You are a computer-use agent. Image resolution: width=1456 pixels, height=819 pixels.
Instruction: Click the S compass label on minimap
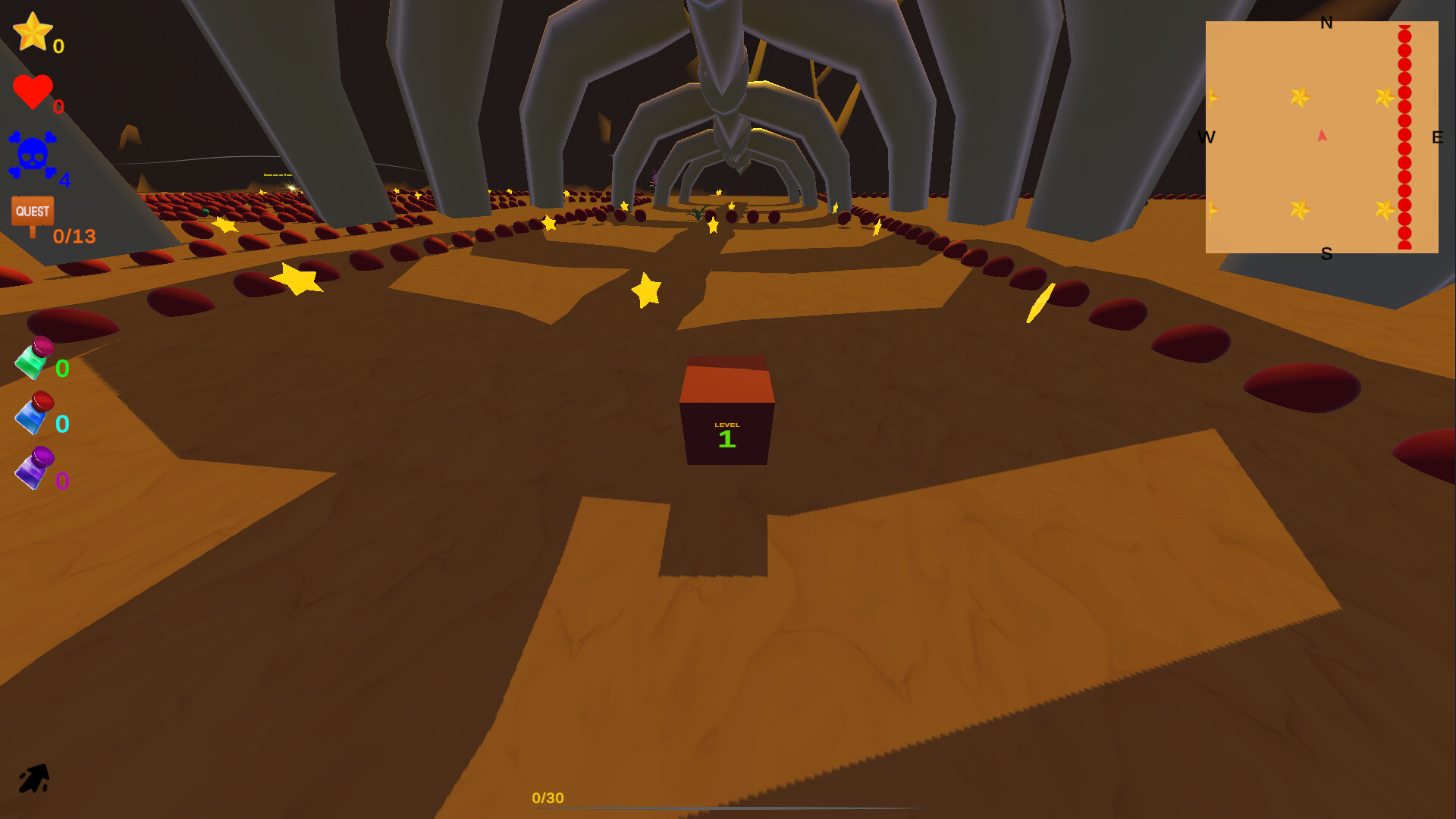[x=1328, y=254]
